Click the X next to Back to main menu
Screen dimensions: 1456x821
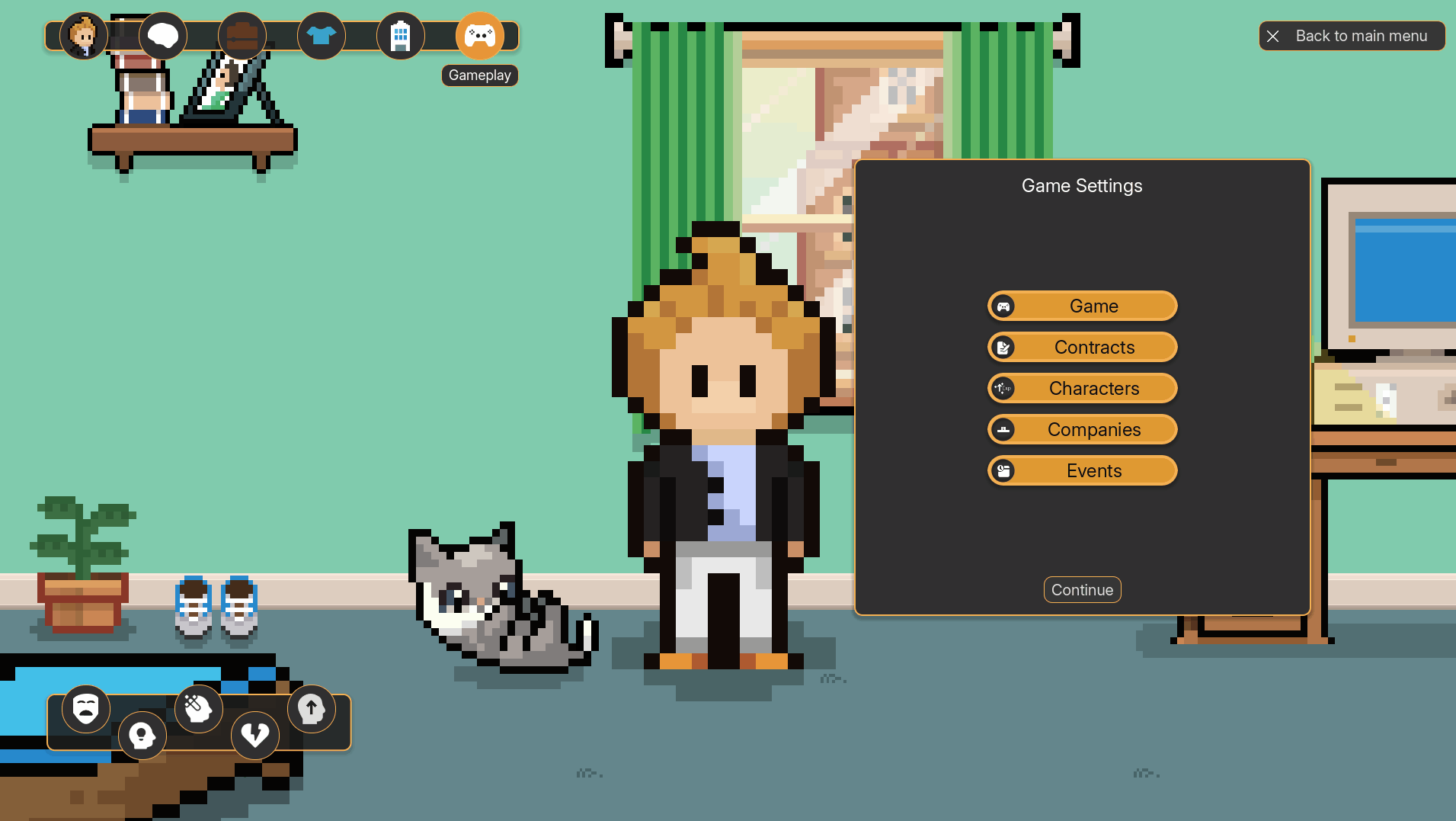(x=1272, y=36)
